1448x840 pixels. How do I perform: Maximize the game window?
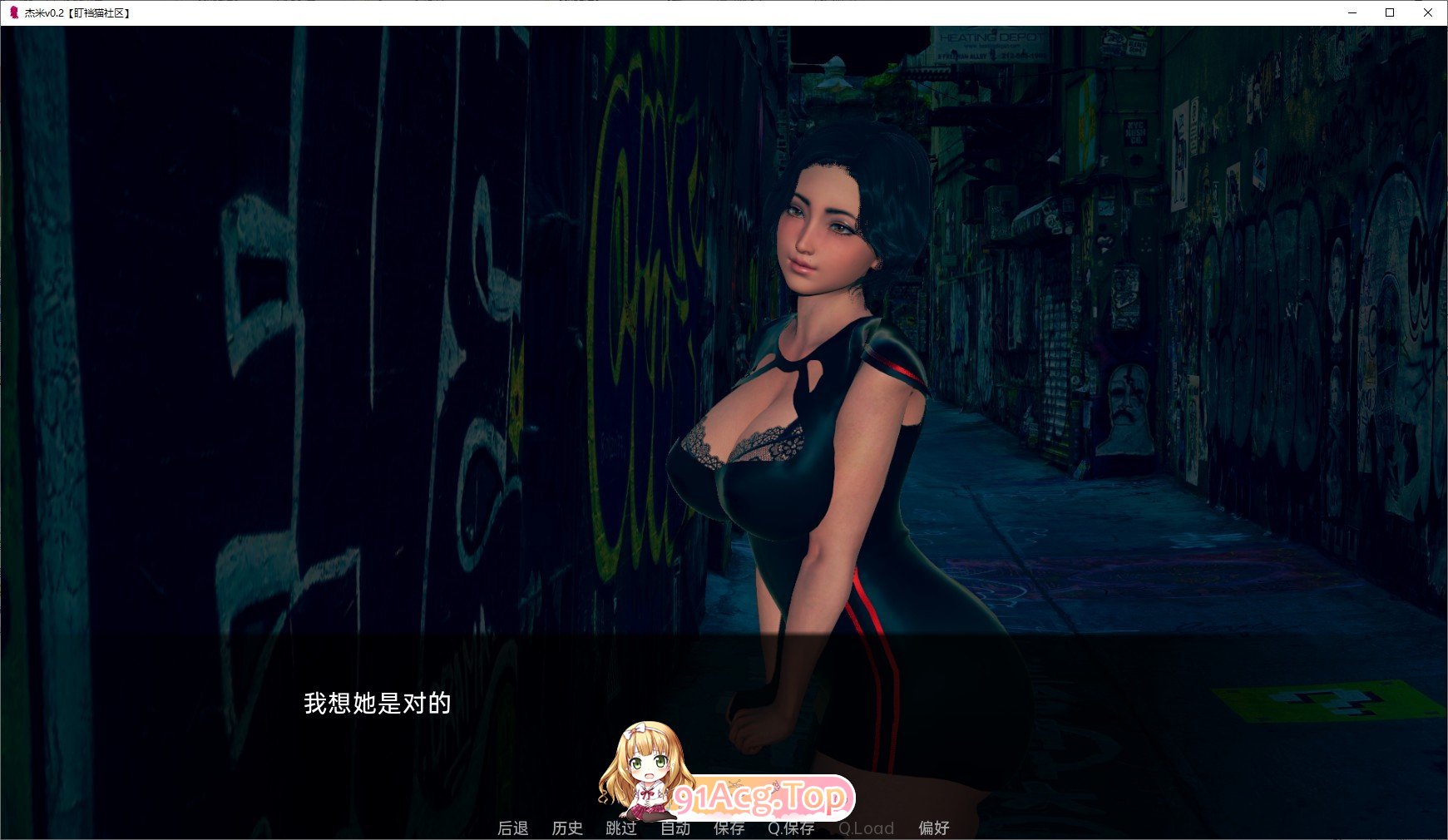(x=1391, y=12)
